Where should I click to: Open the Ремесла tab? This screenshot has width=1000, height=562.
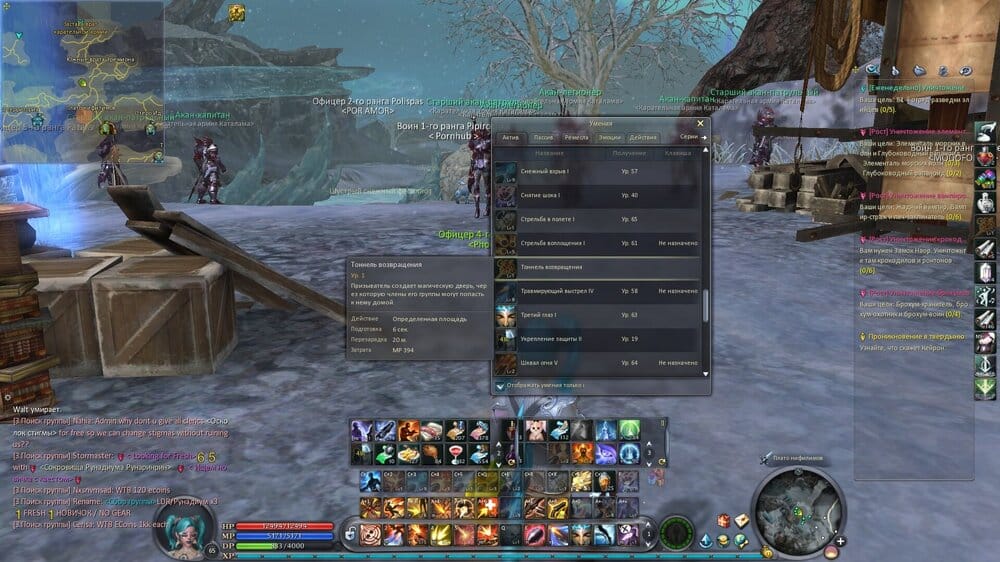[576, 137]
